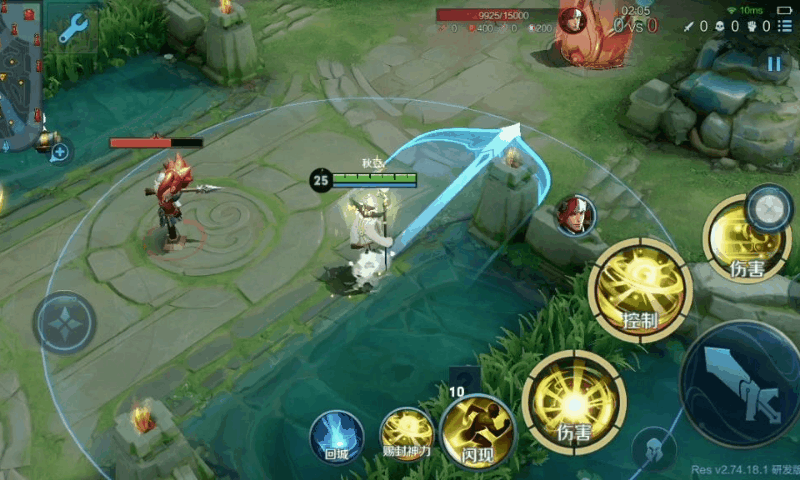Trigger the lower 伤害 skill beside 闪现
Viewport: 800px width, 480px height.
[574, 401]
